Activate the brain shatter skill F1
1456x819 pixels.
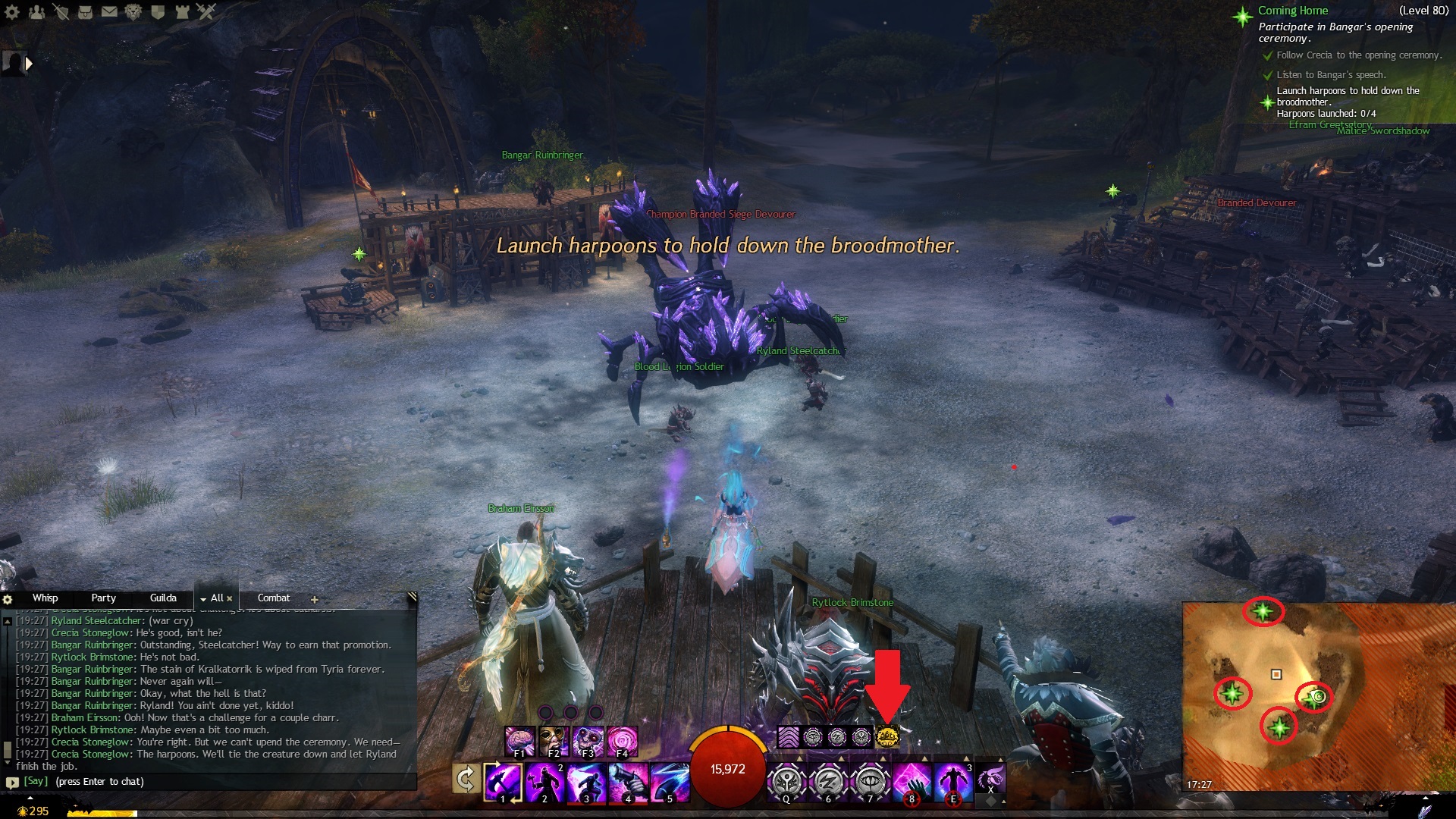[x=519, y=741]
